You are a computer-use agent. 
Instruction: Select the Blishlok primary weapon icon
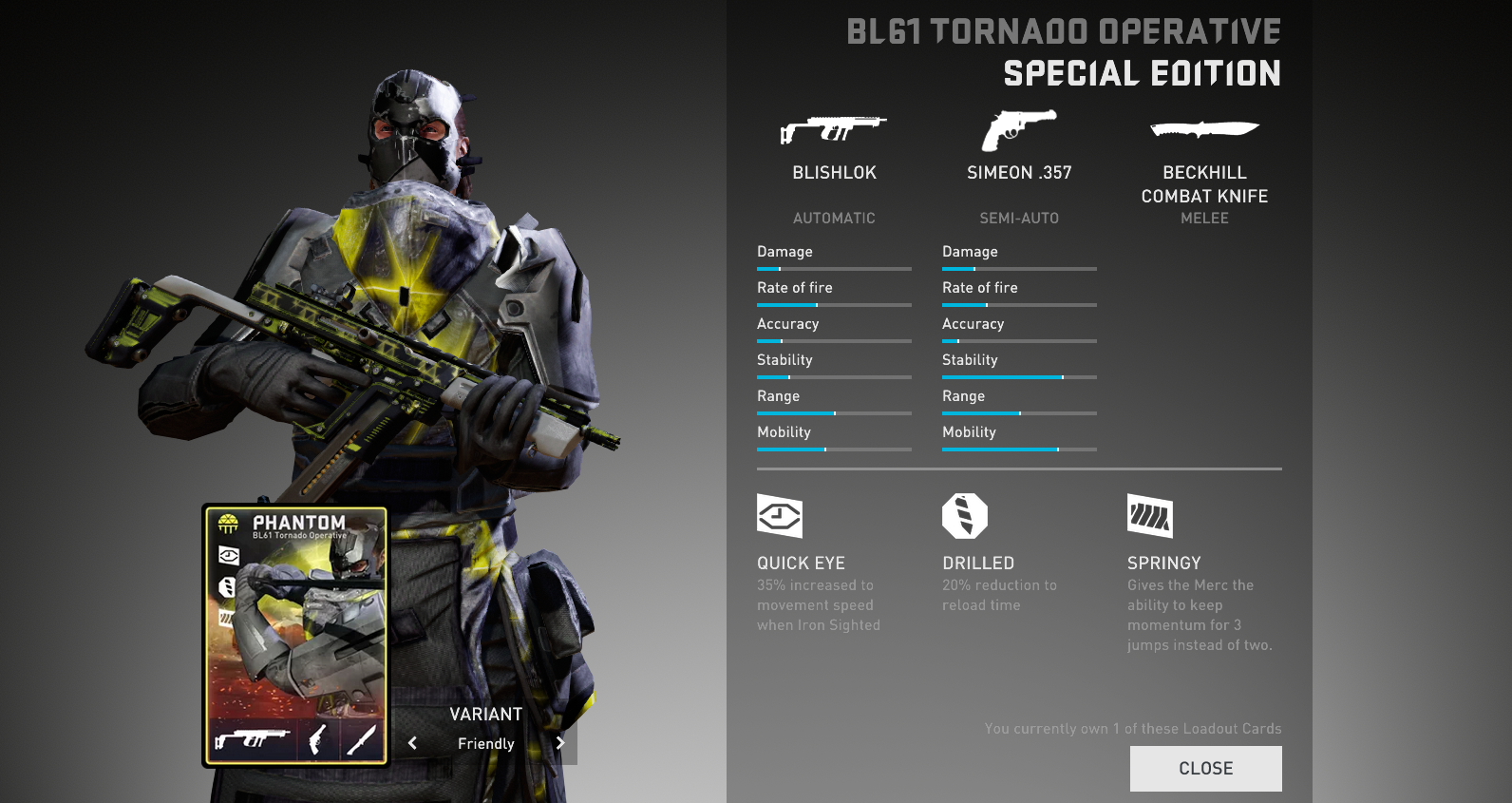[x=833, y=130]
